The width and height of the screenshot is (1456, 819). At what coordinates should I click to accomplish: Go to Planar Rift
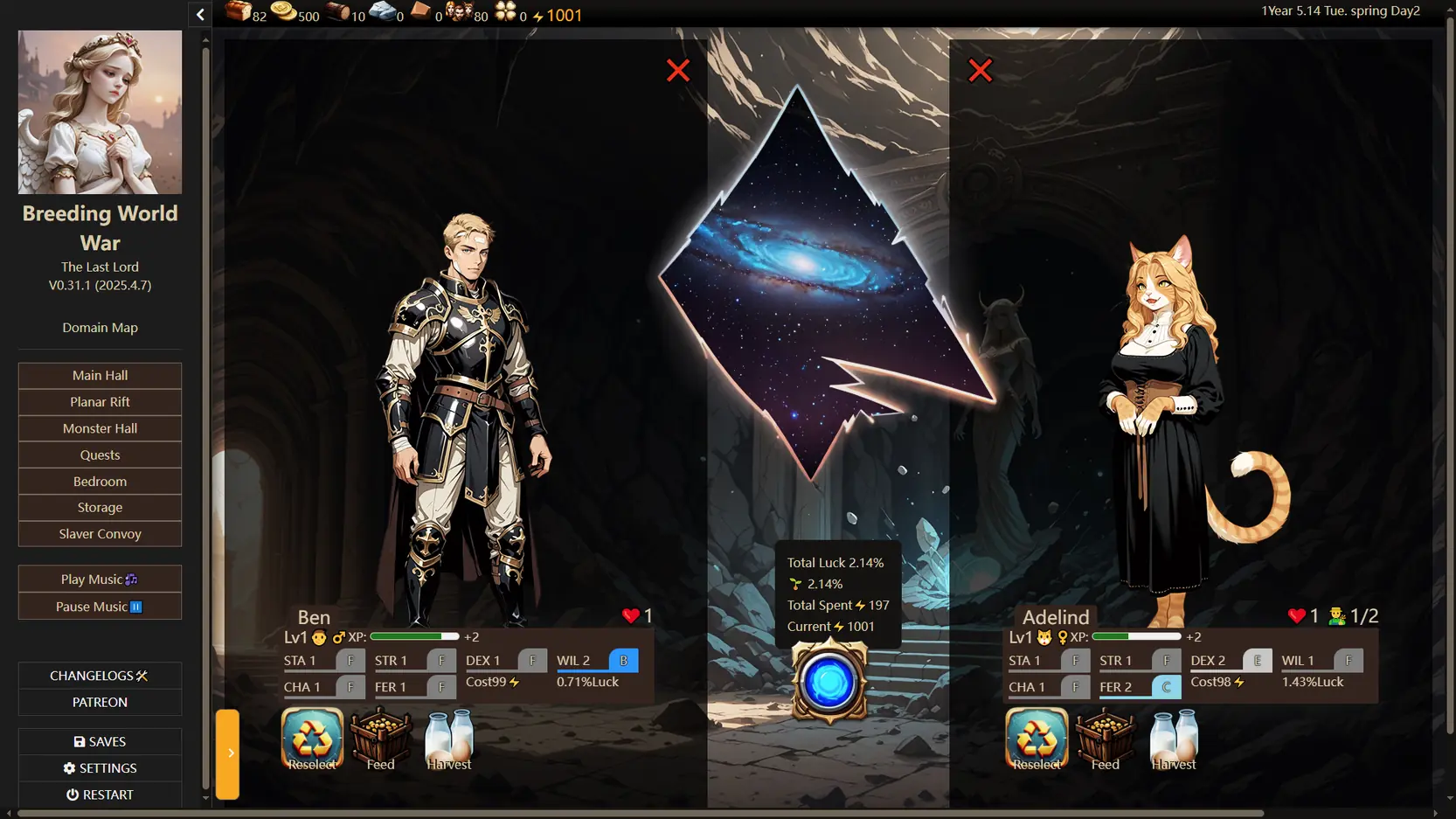click(x=100, y=402)
